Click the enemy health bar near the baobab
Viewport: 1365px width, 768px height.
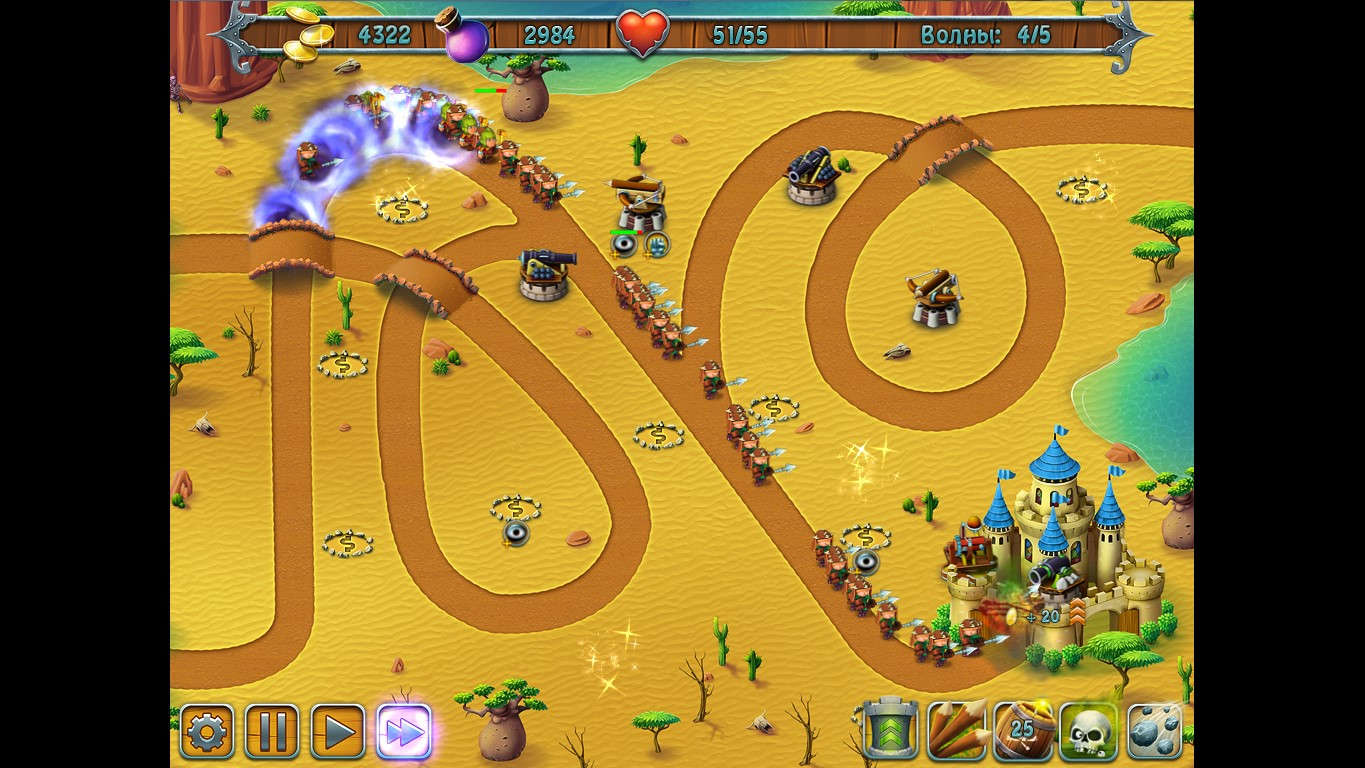(x=491, y=89)
